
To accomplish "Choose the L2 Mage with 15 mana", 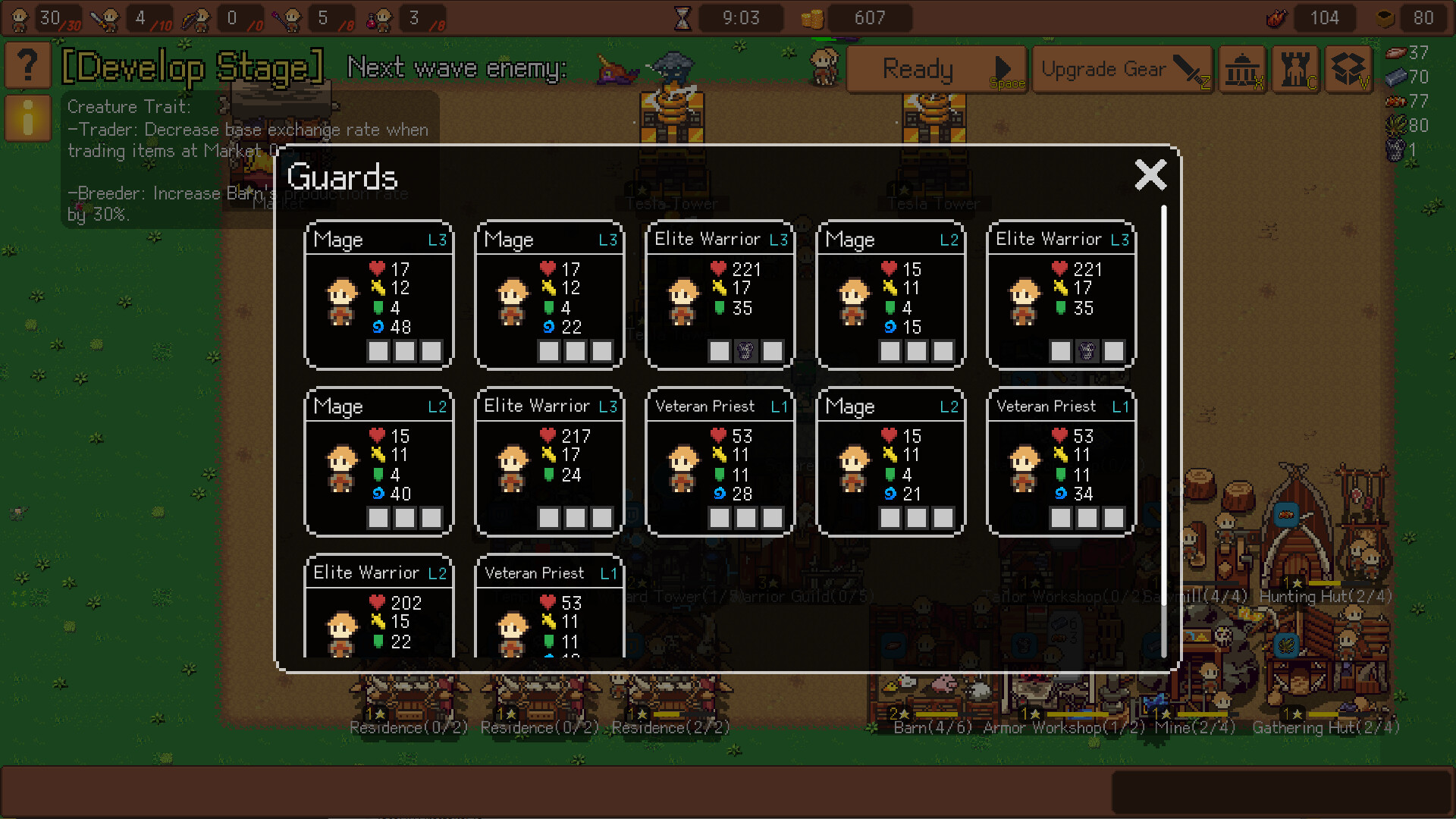I will [x=890, y=295].
